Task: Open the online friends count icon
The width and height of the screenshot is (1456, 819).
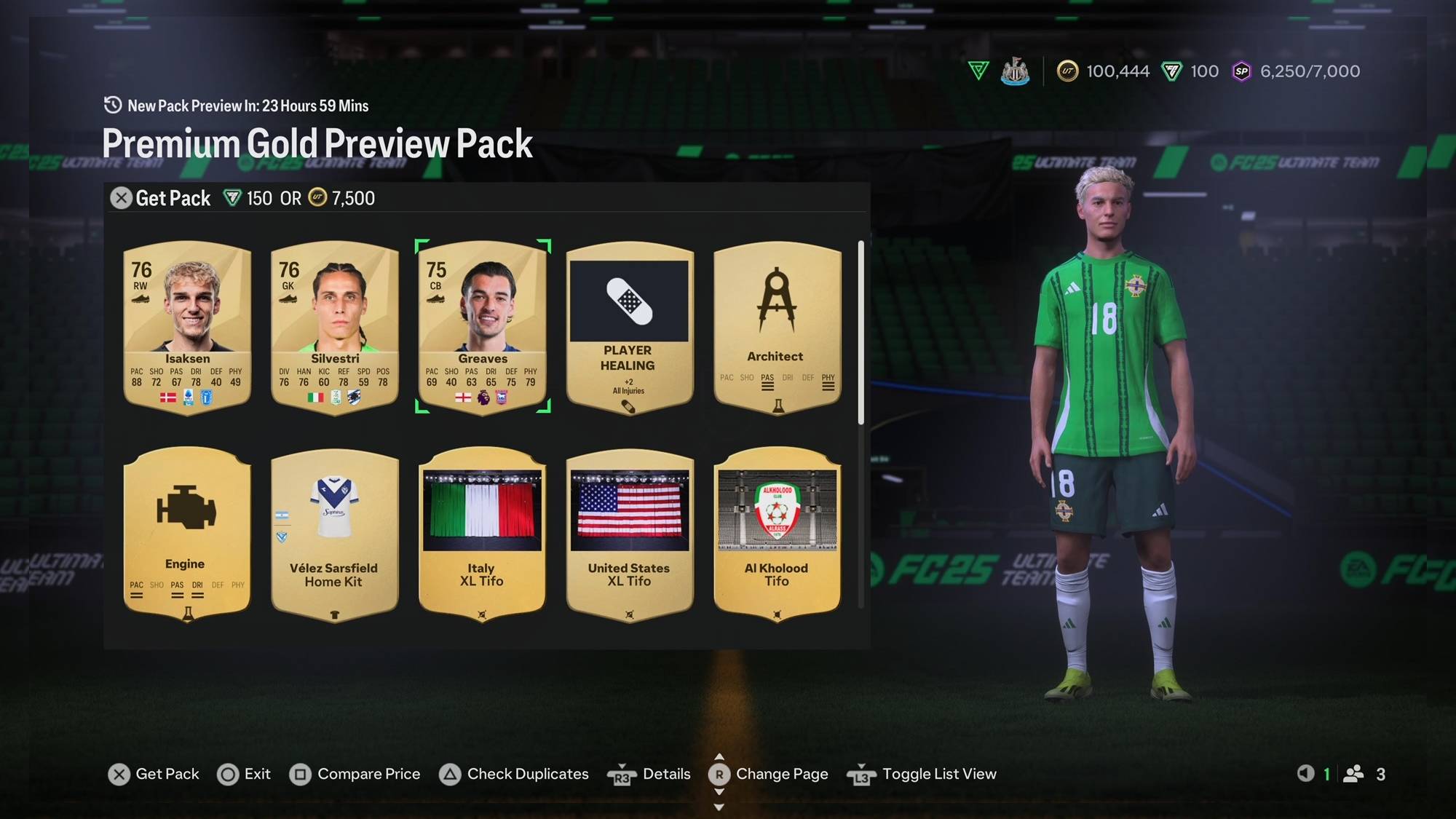Action: [x=1354, y=774]
